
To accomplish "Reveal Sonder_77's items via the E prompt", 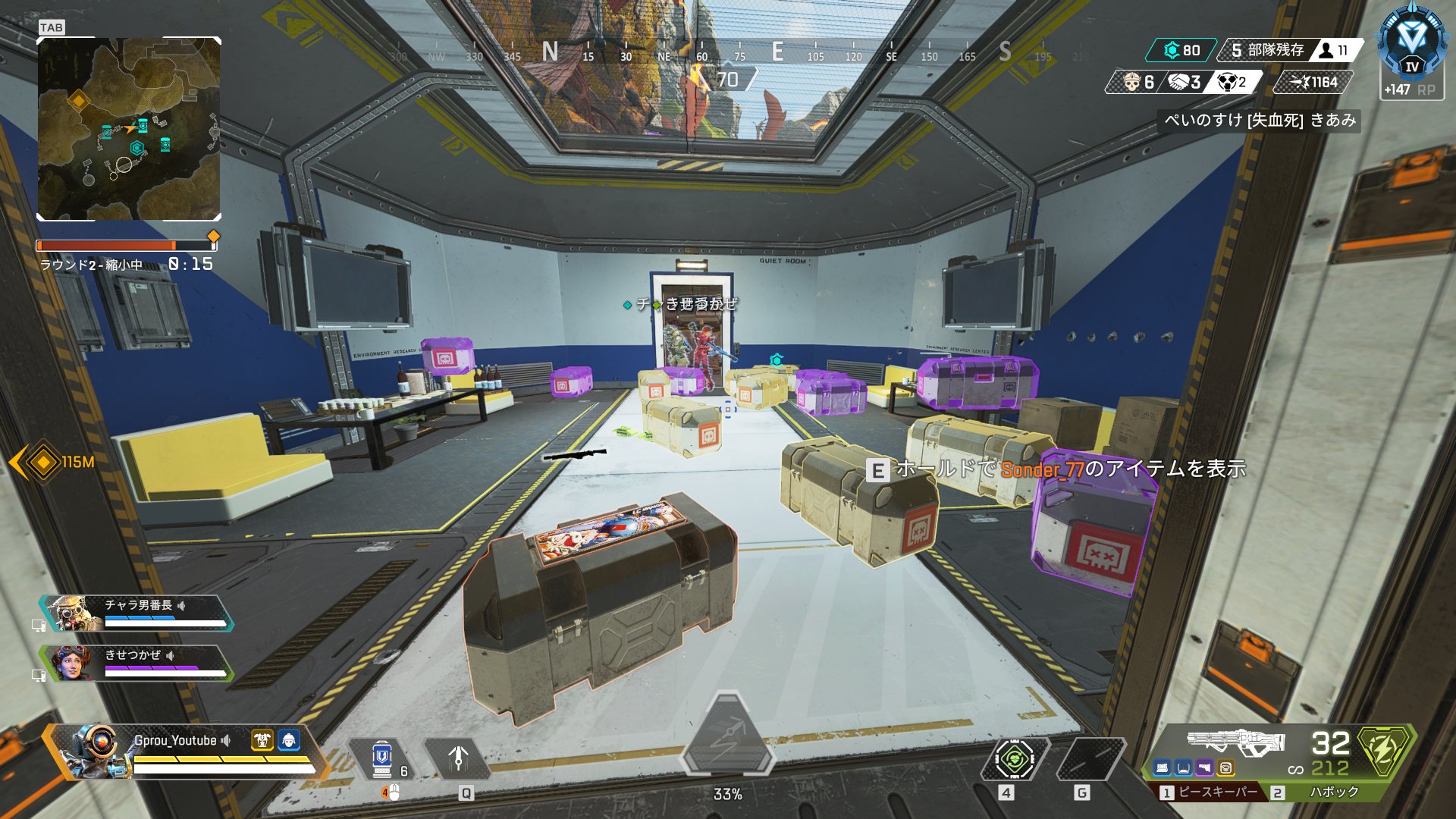I will pos(880,470).
